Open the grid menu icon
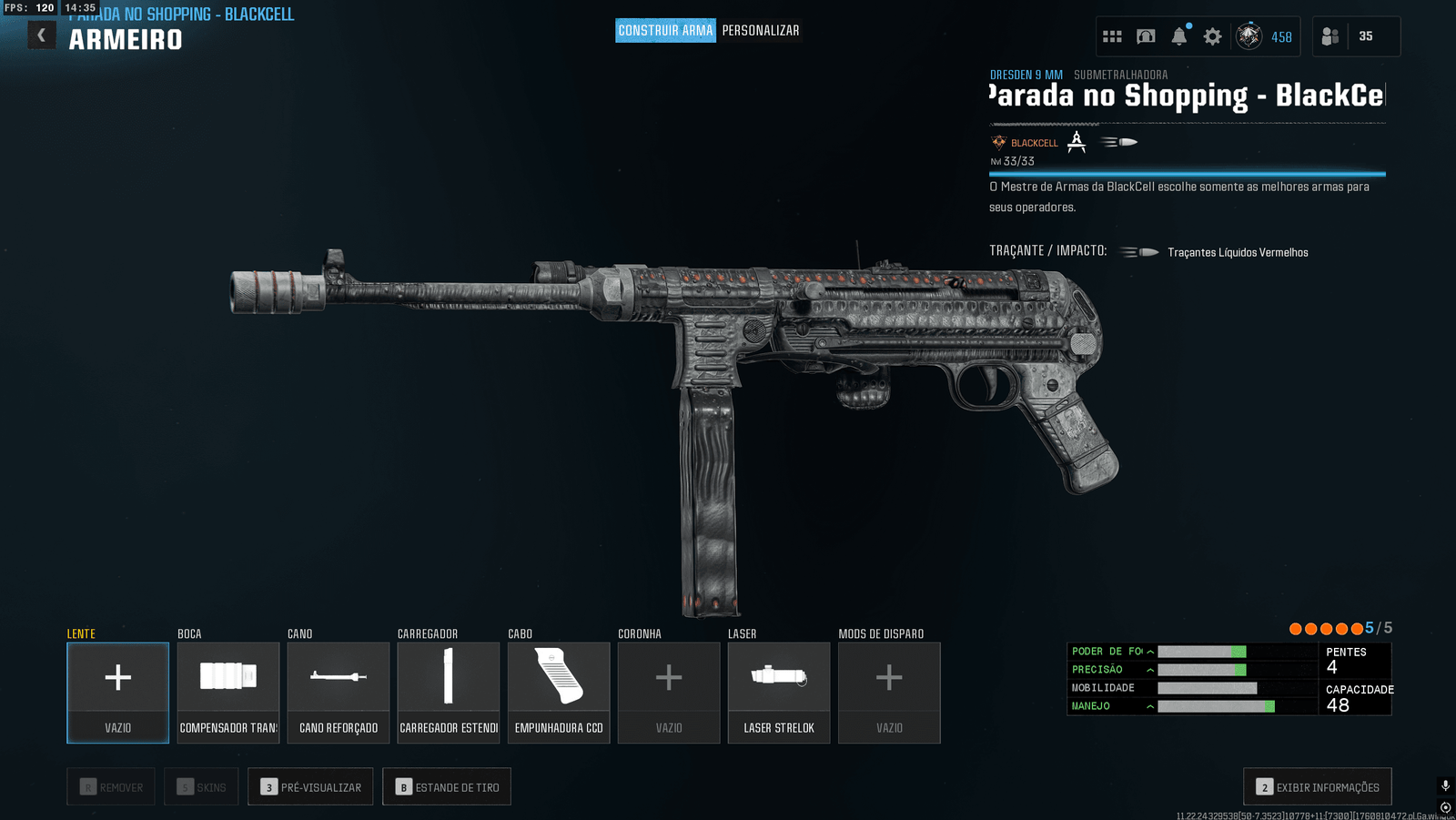This screenshot has height=820, width=1456. (1112, 36)
